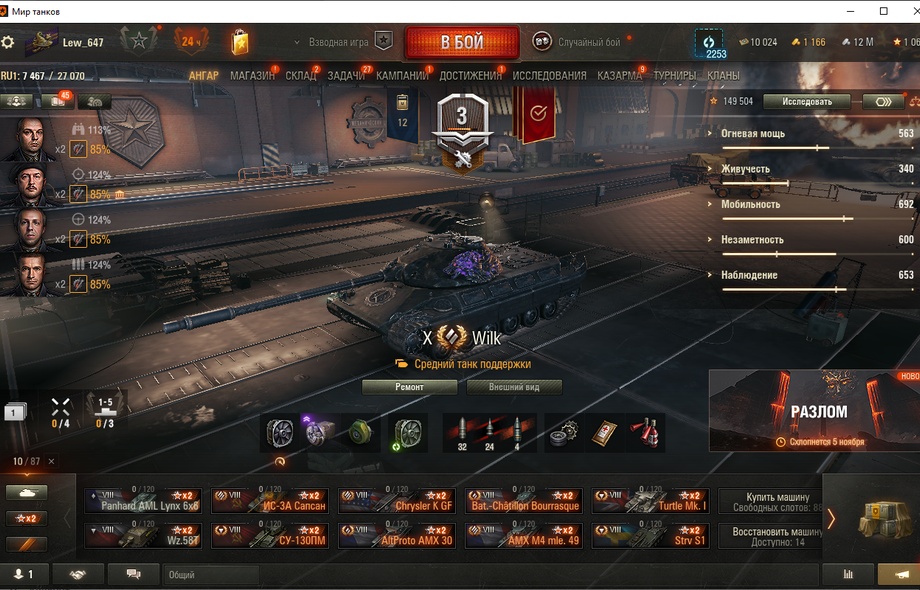920x590 pixels.
Task: Switch to the МАГАЗИН tab
Action: coord(252,76)
